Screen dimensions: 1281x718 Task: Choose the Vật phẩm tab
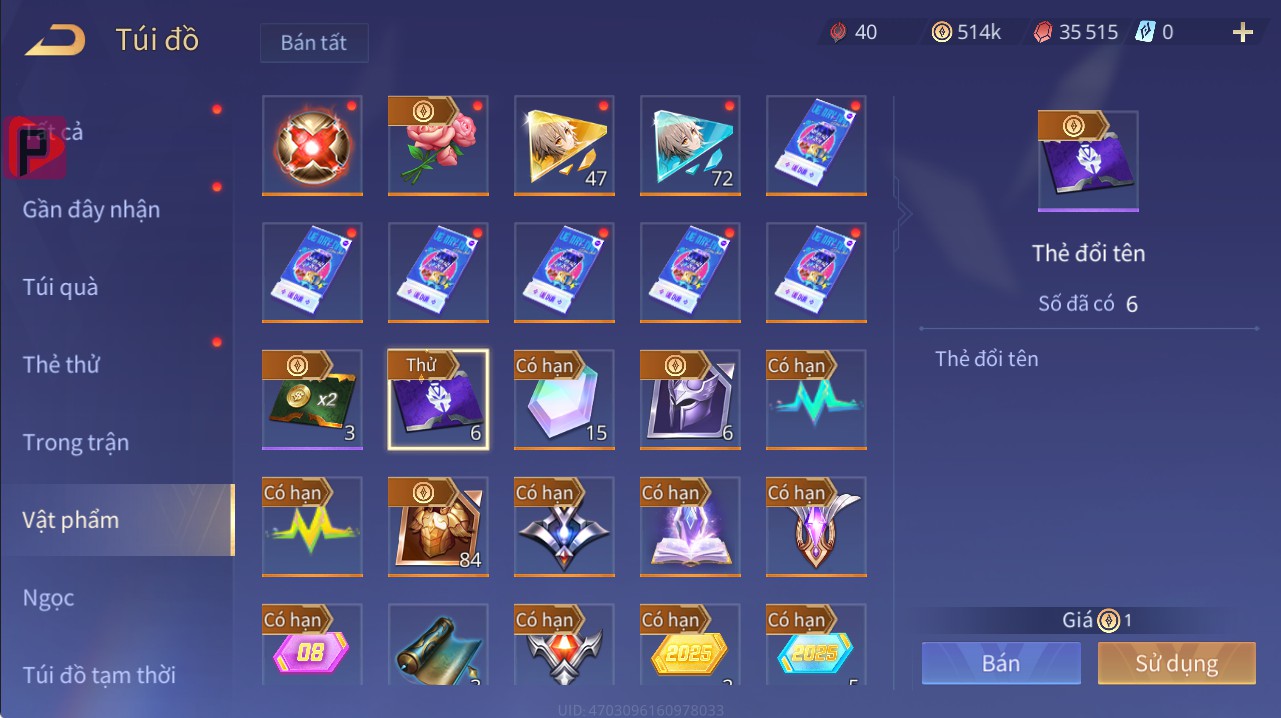71,520
